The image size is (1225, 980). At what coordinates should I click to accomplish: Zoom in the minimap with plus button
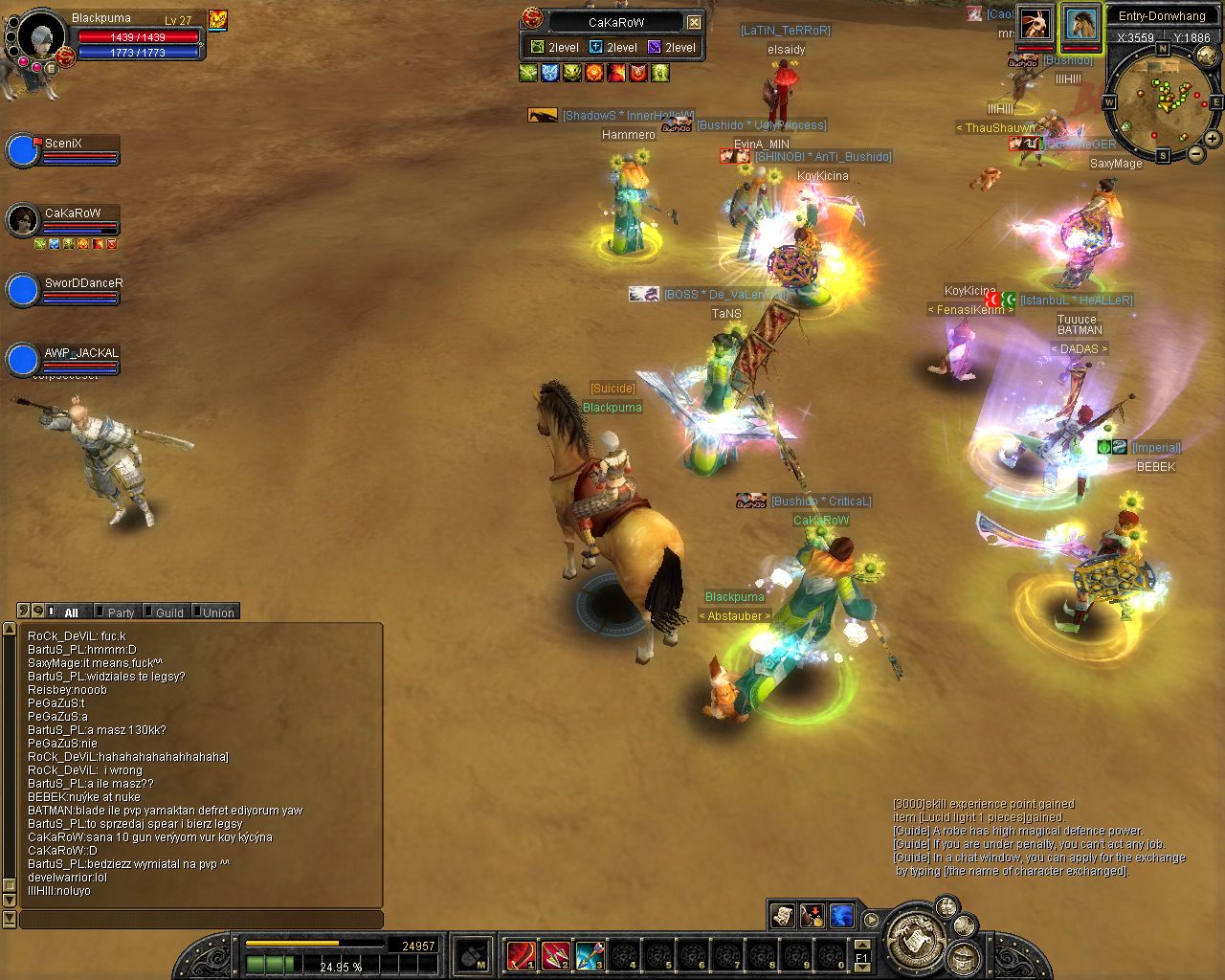click(x=1212, y=139)
